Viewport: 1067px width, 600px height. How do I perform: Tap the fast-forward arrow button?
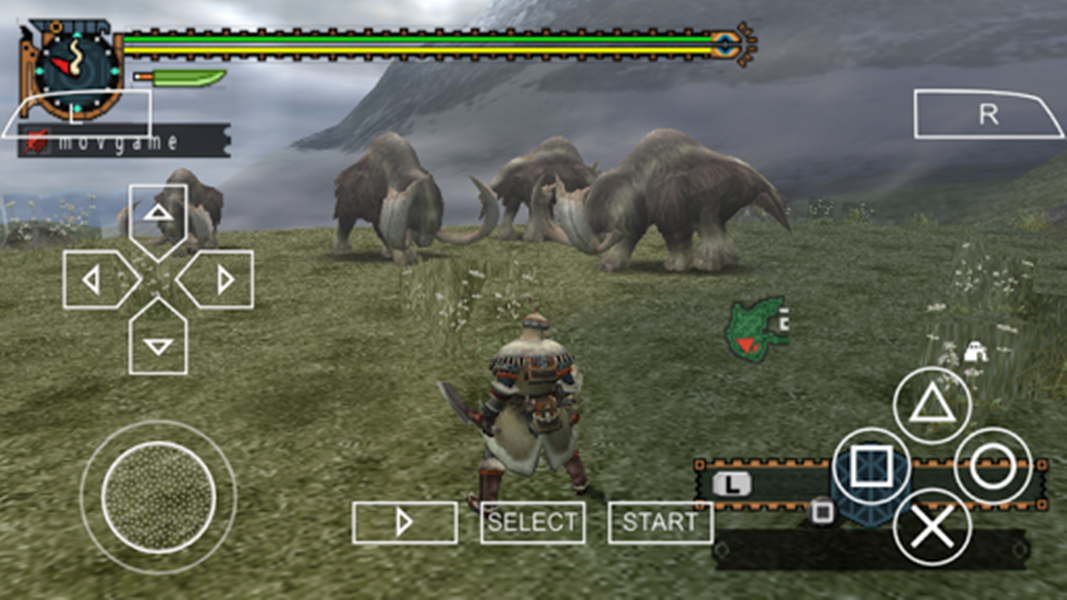[x=404, y=522]
